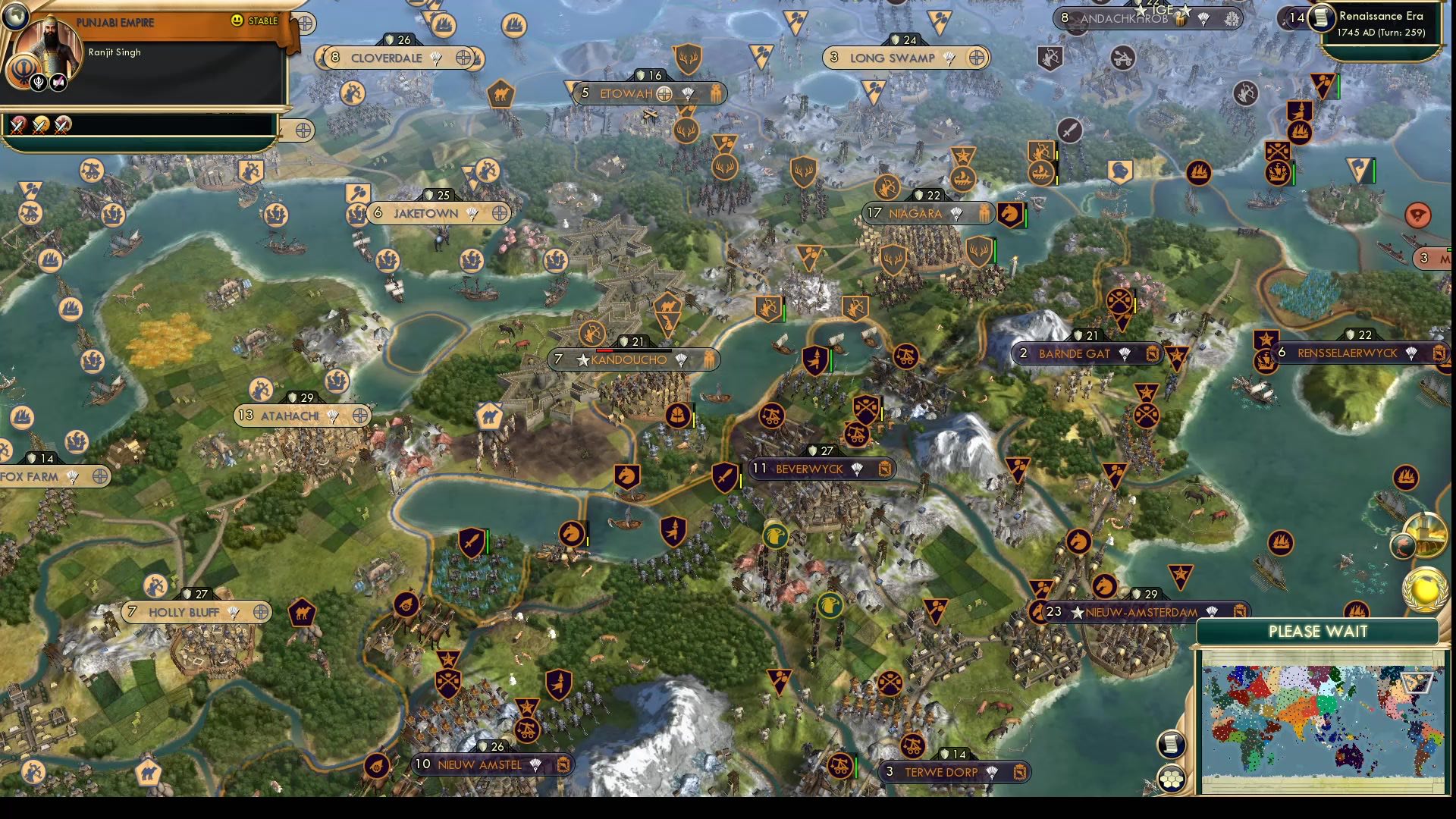Open the Terwe Dorp city banner
The image size is (1456, 819).
pos(940,771)
